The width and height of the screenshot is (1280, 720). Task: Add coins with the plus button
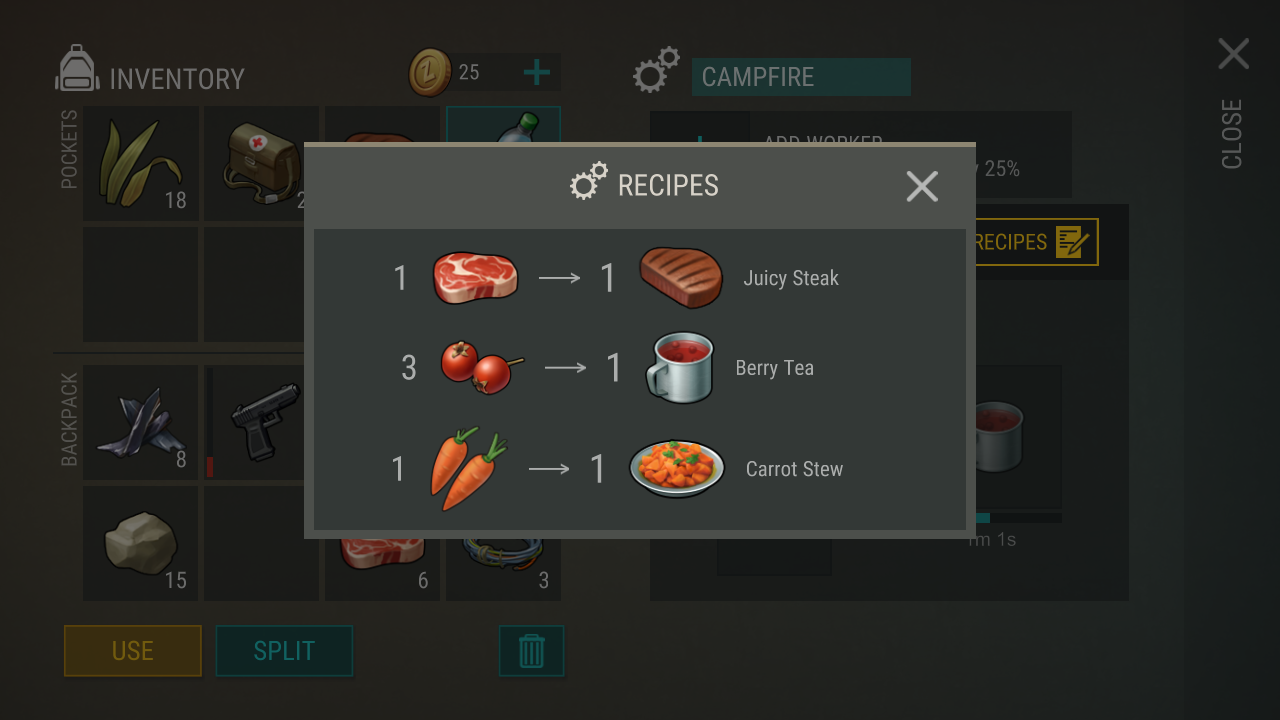pyautogui.click(x=537, y=72)
